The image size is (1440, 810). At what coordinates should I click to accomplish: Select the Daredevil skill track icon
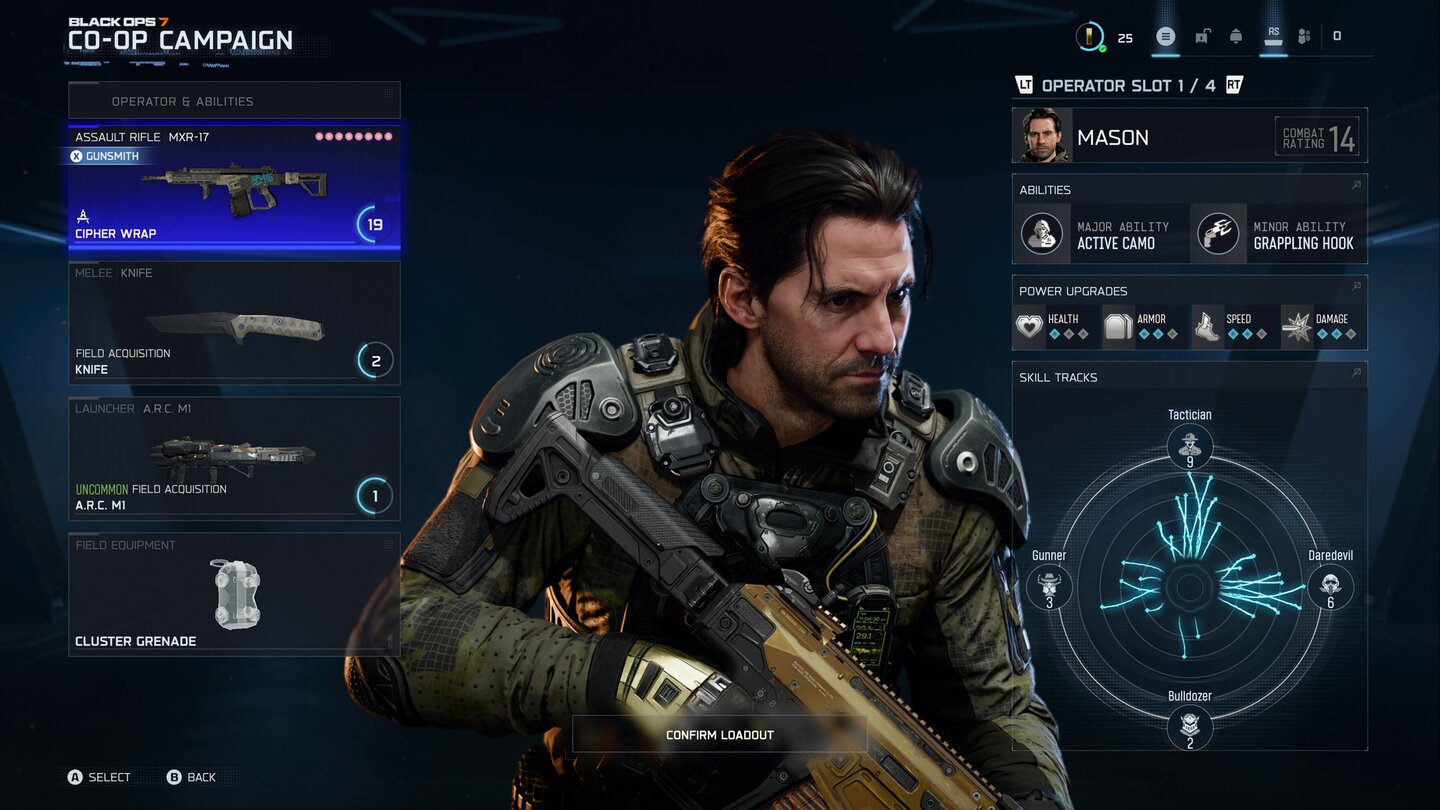pyautogui.click(x=1331, y=587)
